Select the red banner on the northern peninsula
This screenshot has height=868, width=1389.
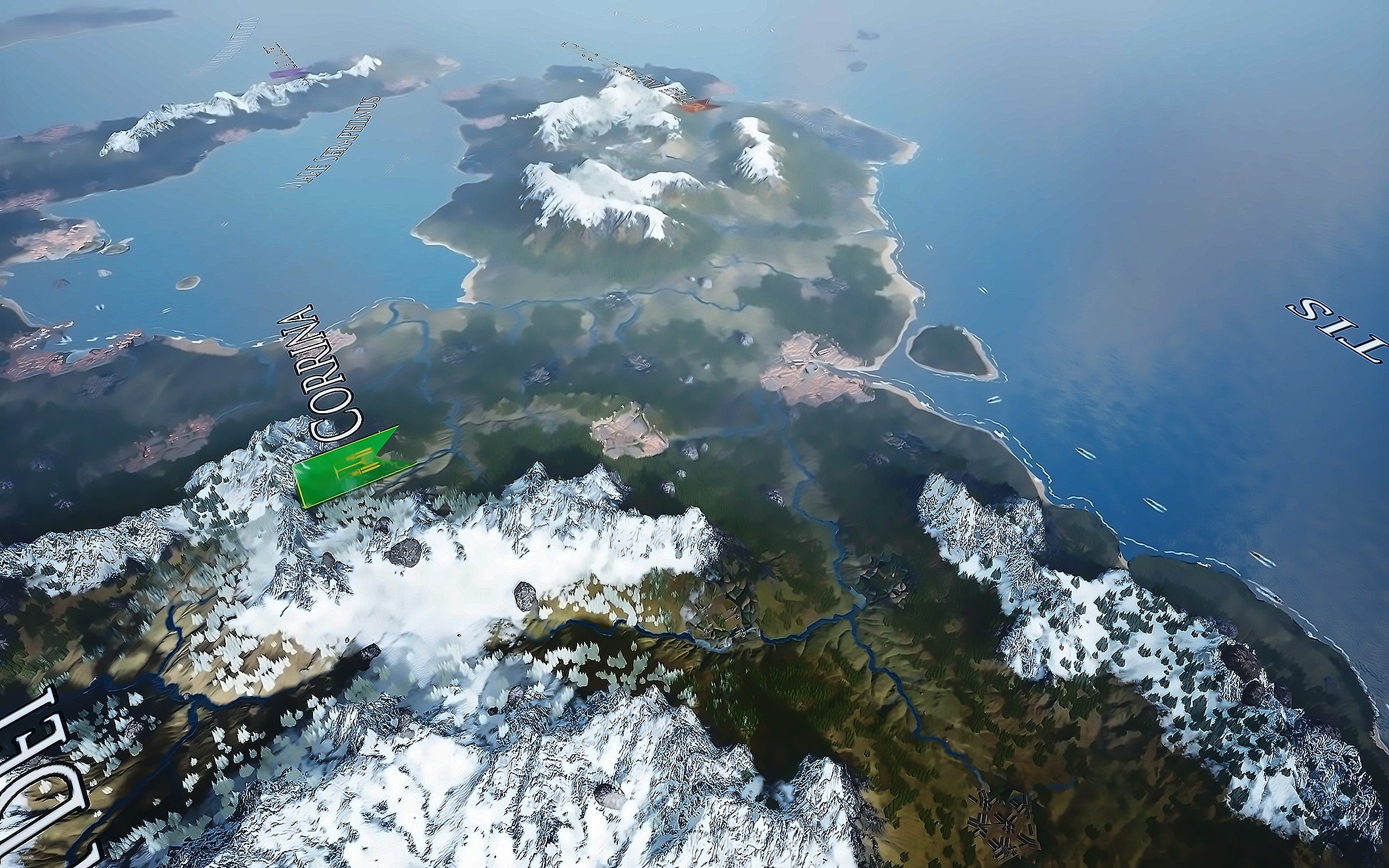[699, 105]
